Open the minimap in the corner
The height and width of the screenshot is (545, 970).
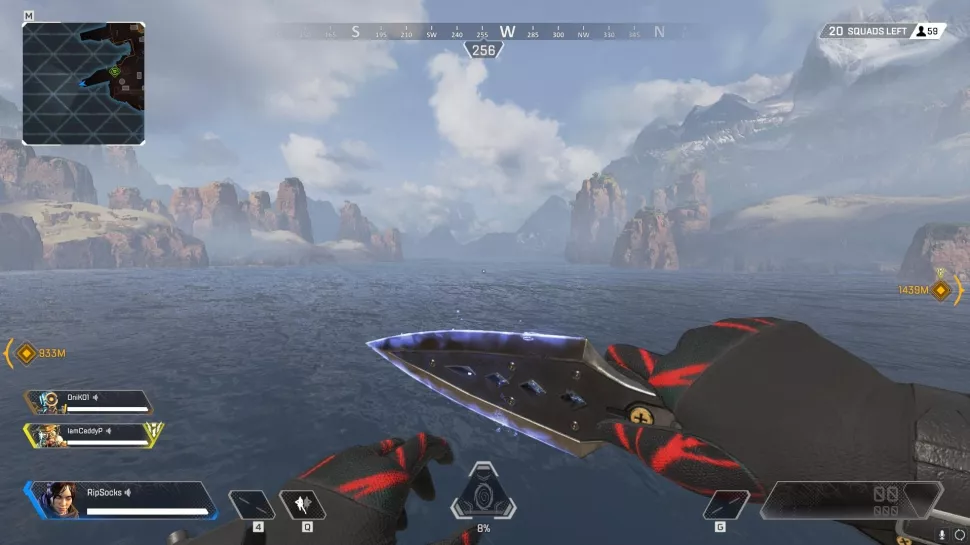click(83, 83)
